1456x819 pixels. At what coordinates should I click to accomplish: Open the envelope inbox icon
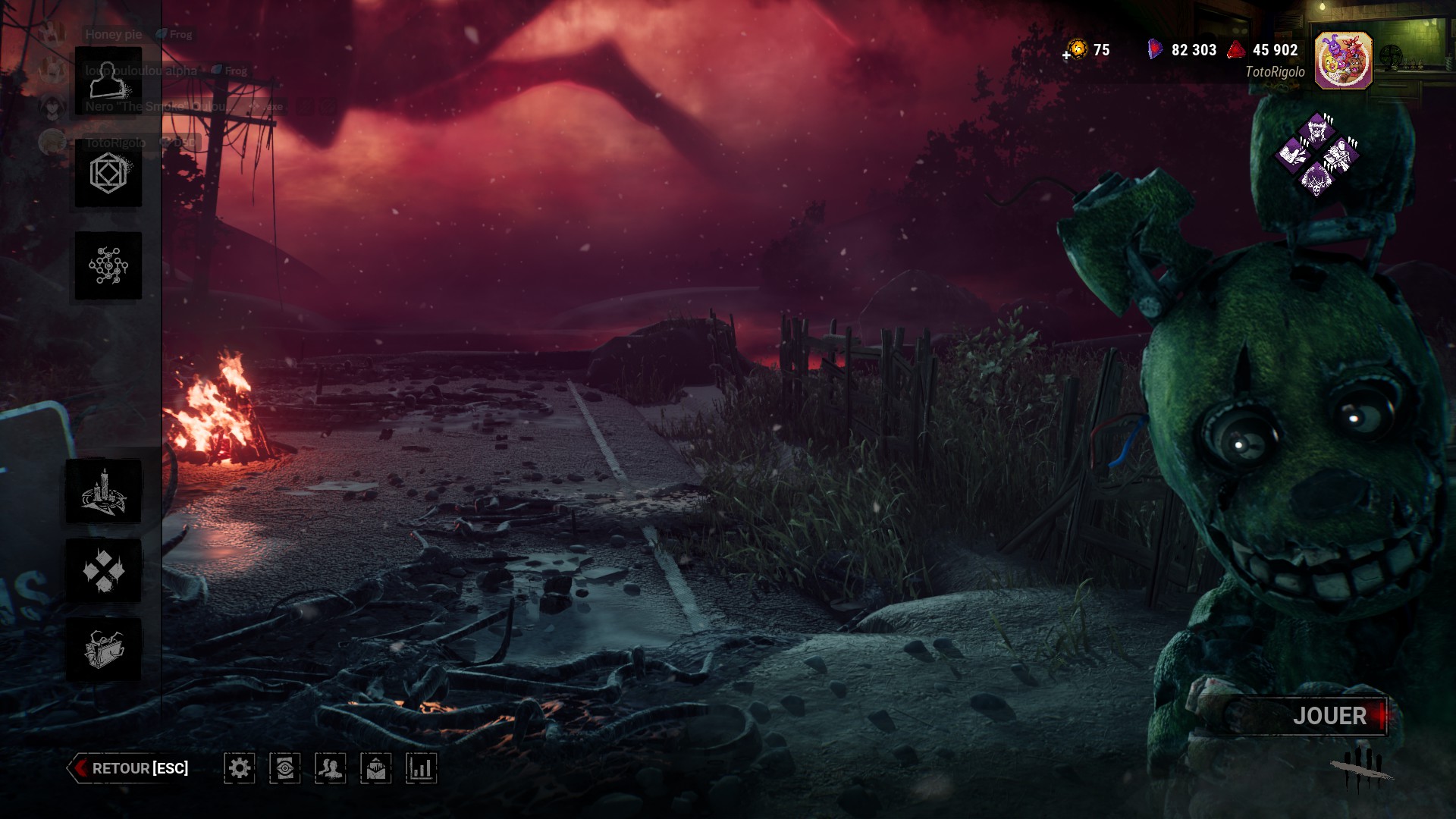(x=376, y=768)
